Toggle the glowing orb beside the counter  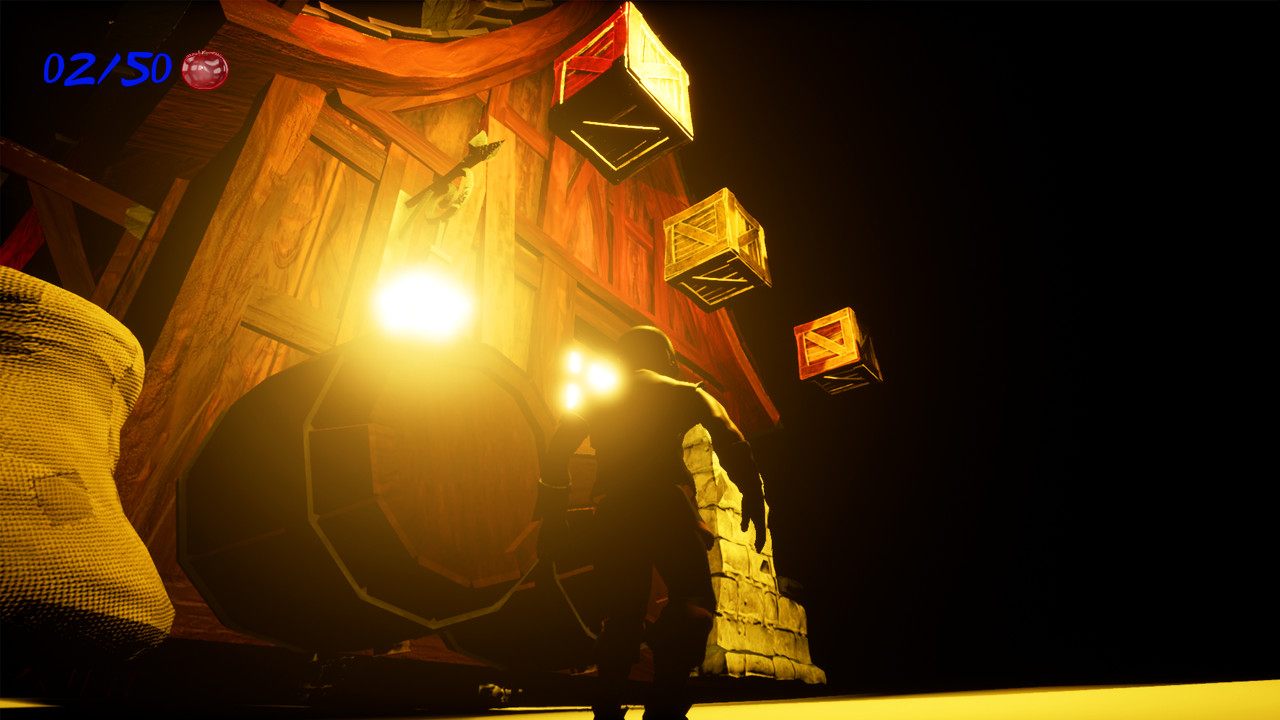coord(204,71)
